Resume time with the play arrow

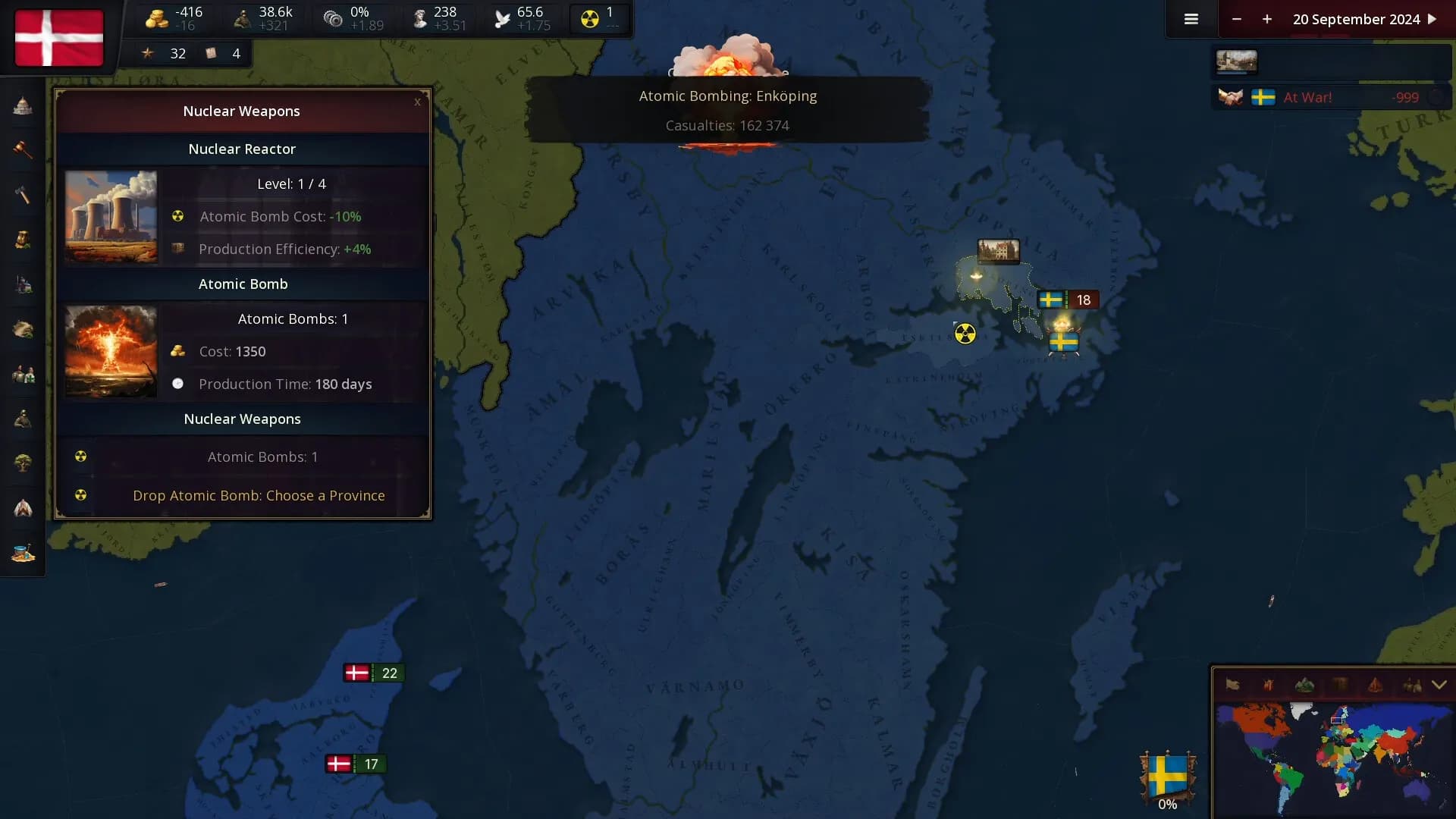coord(1432,20)
